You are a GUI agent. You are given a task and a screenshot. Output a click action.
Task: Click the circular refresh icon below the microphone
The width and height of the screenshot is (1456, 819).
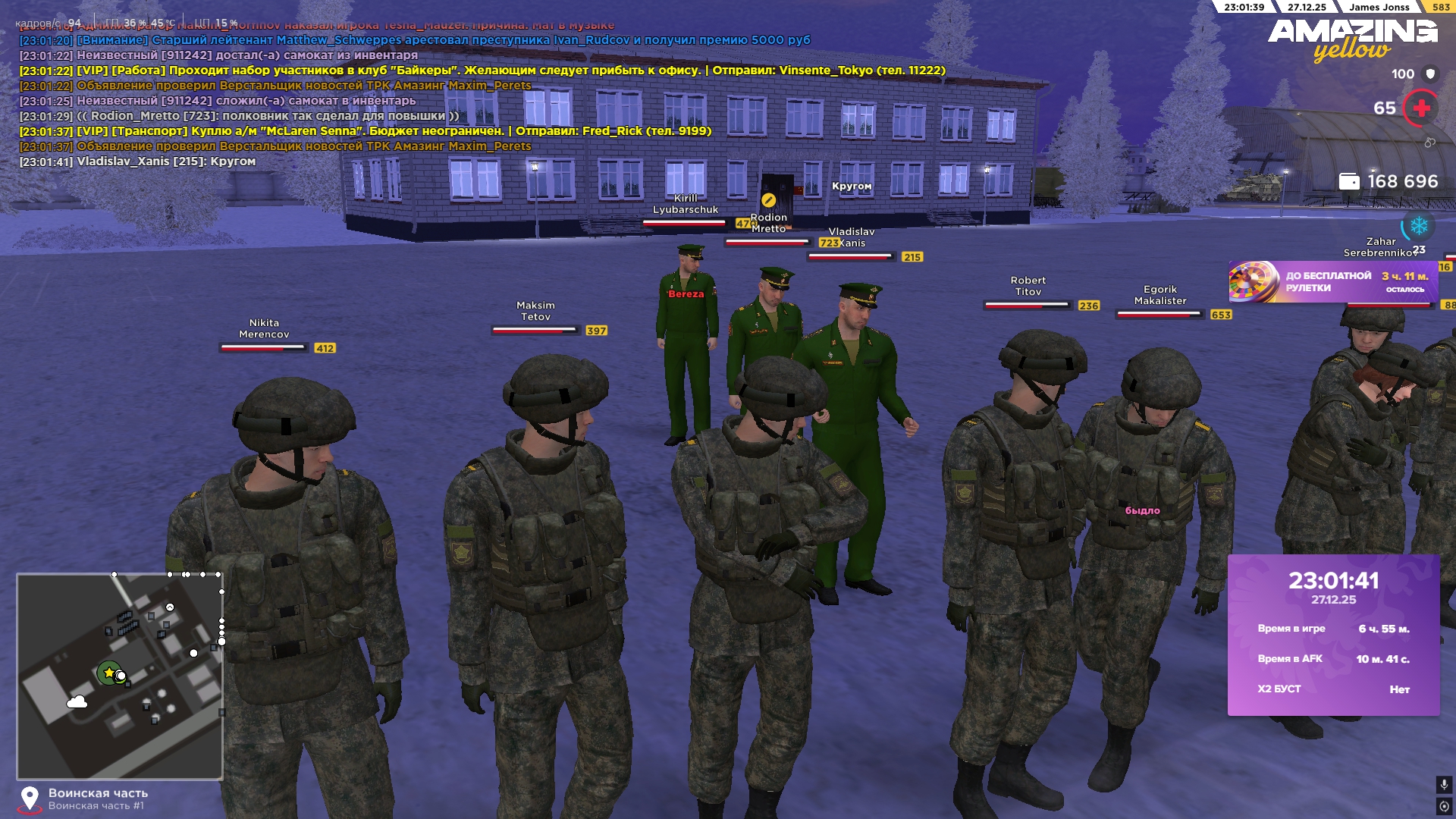pos(1444,806)
